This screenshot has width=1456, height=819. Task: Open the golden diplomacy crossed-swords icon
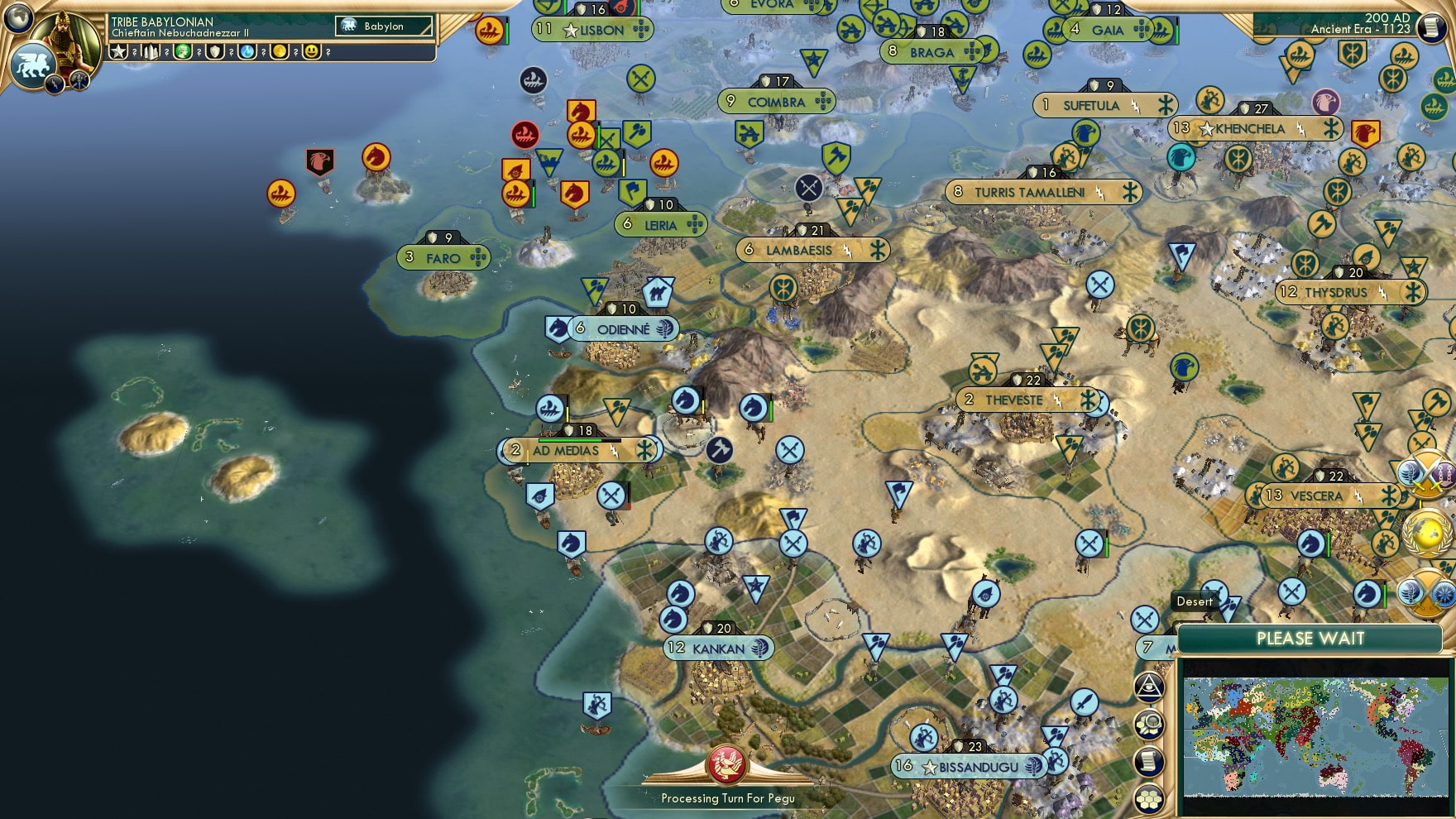tap(1426, 476)
